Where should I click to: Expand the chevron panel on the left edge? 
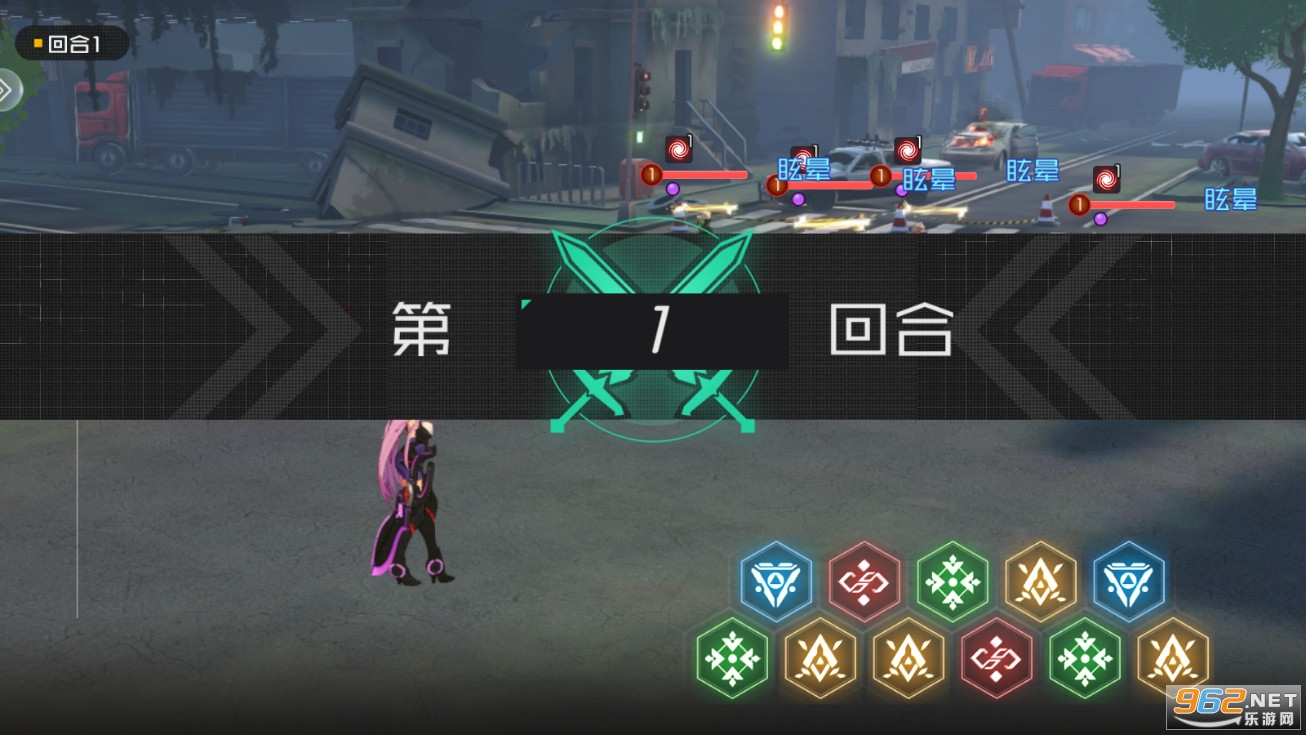click(8, 90)
